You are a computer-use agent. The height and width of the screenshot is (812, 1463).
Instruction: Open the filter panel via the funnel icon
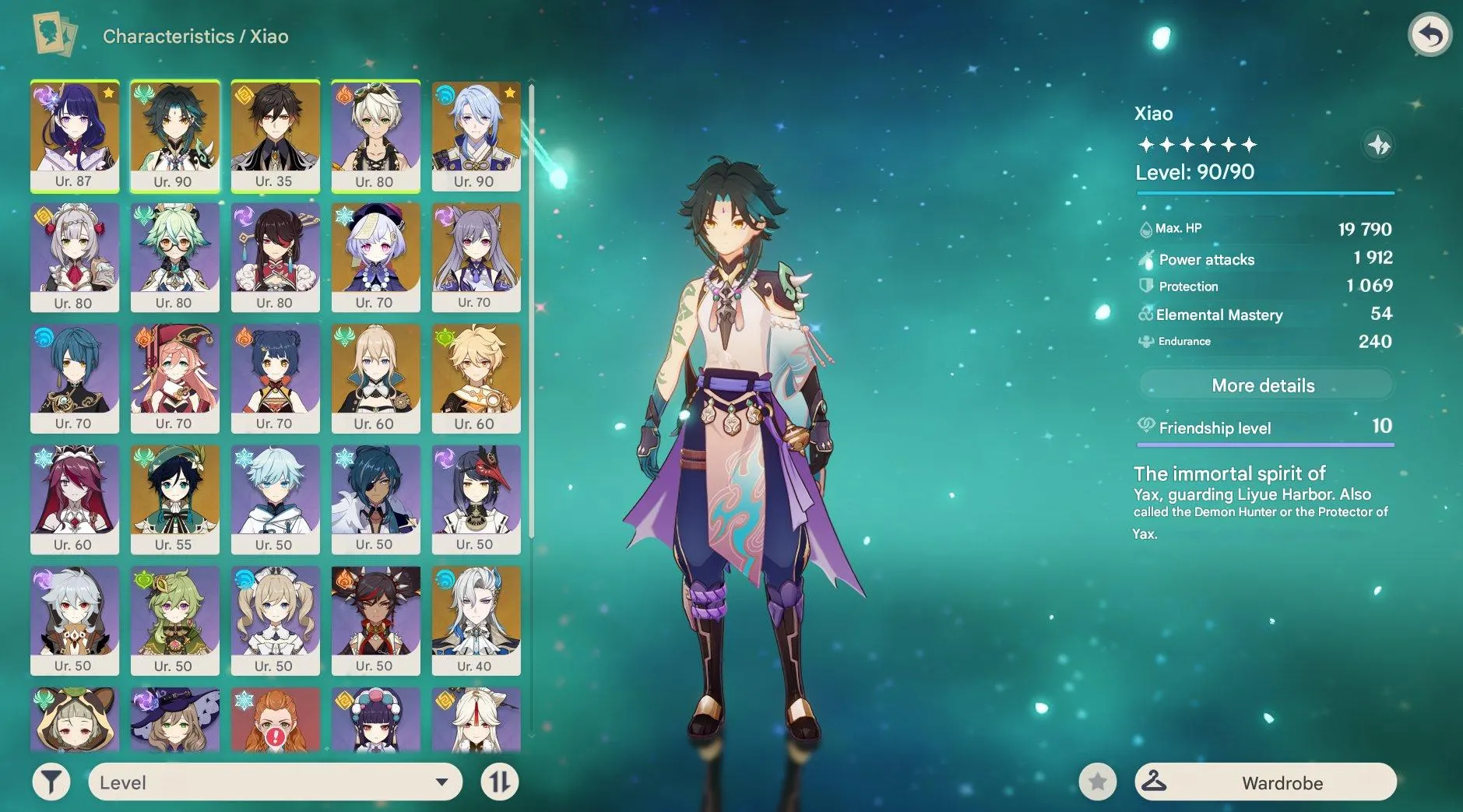(x=50, y=782)
